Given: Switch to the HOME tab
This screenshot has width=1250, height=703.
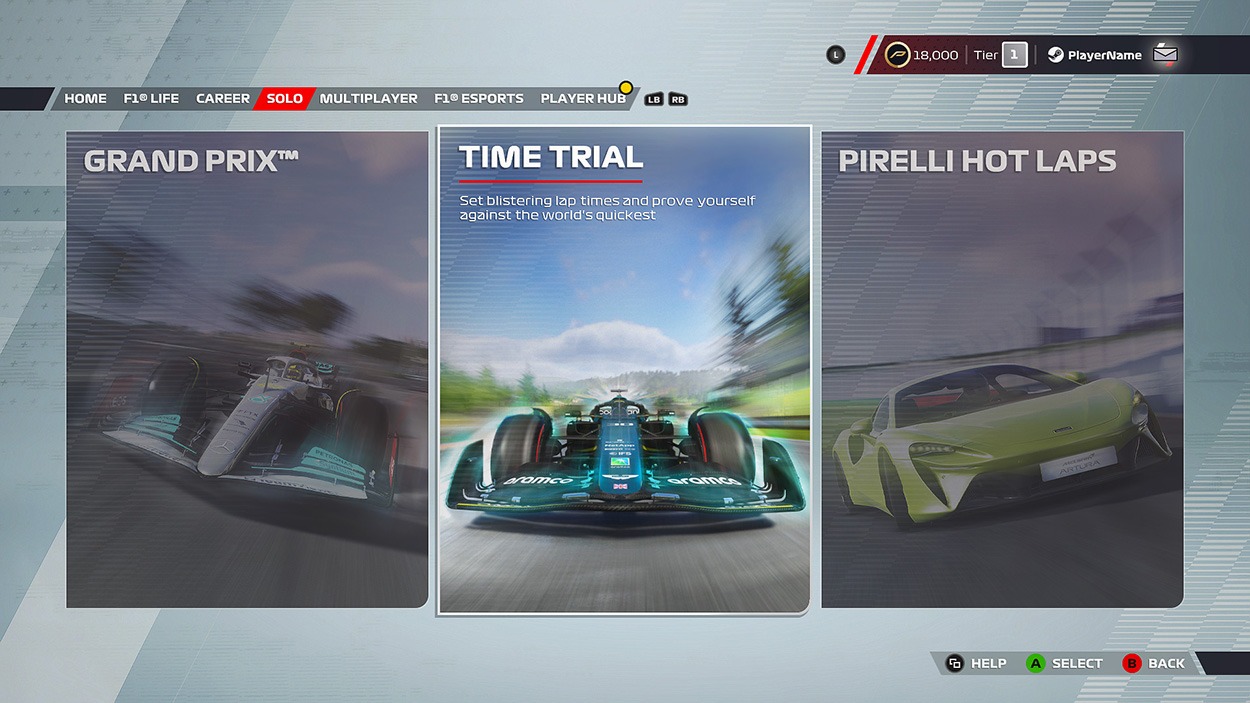Looking at the screenshot, I should 85,99.
